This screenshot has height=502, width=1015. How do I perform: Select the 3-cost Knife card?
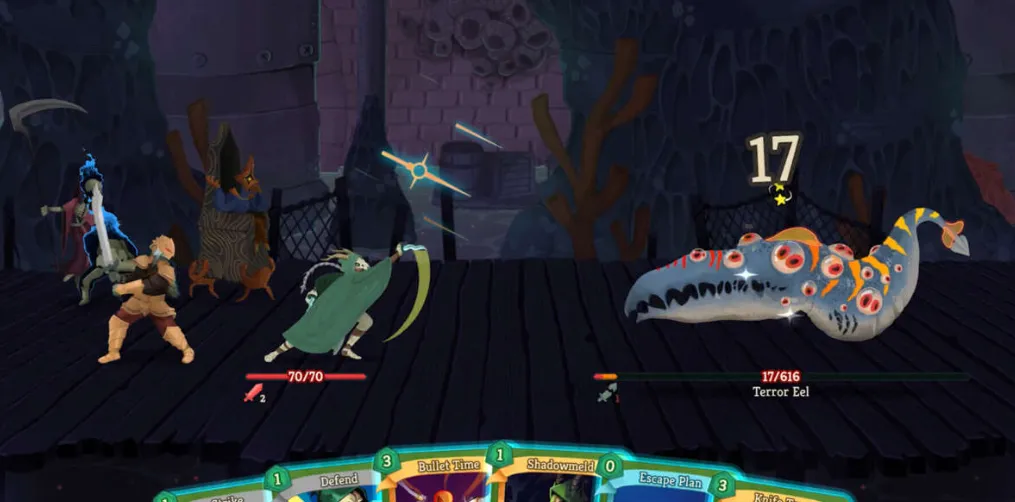click(x=770, y=490)
